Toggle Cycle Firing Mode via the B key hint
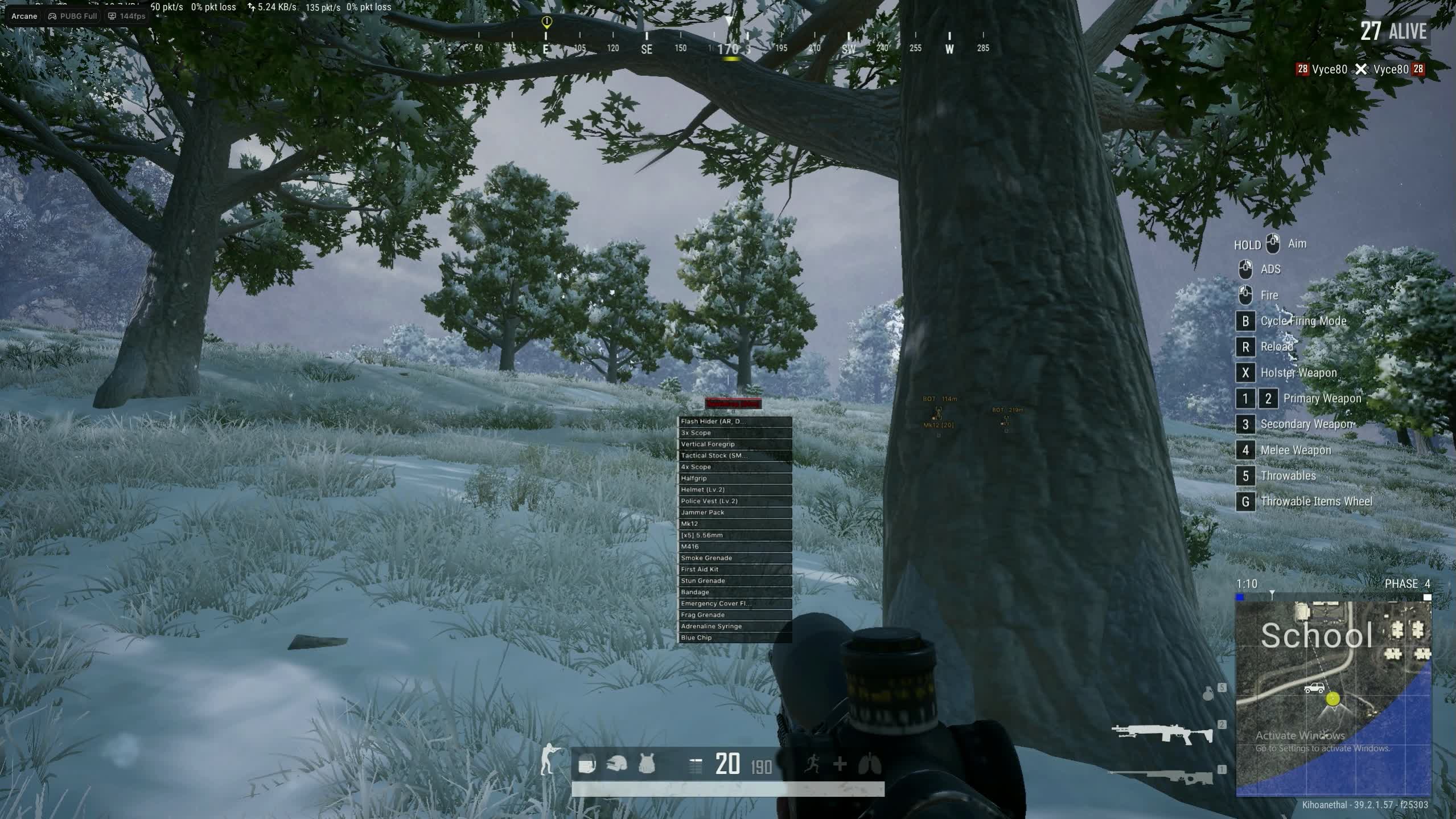Viewport: 1456px width, 819px height. point(1246,321)
